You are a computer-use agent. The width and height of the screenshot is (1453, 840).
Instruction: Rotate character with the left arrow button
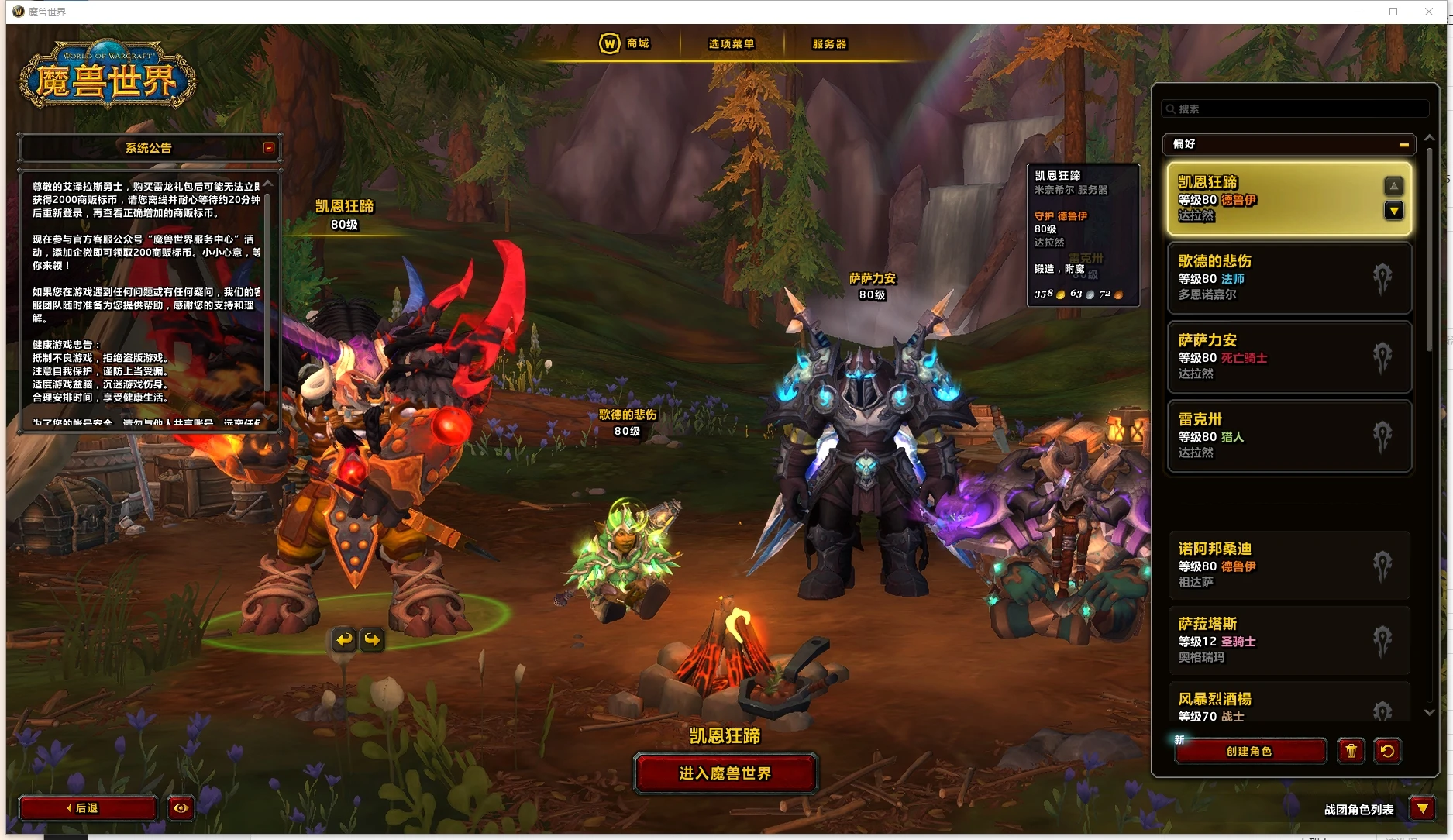344,639
